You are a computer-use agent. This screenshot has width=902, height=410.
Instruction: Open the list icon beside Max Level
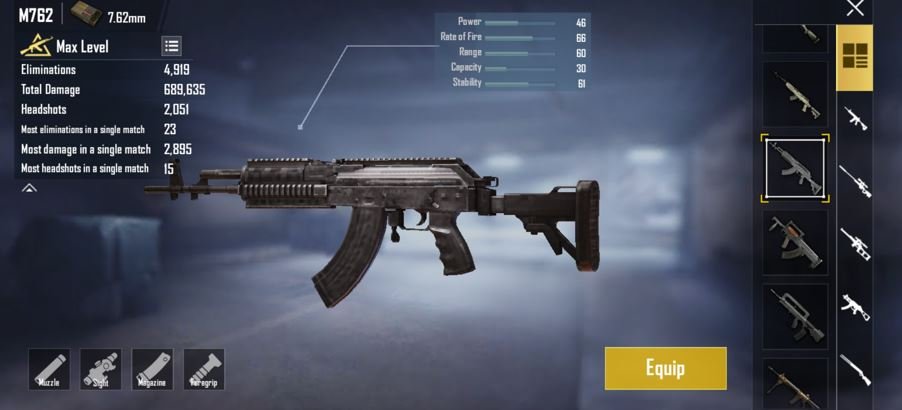tap(171, 46)
